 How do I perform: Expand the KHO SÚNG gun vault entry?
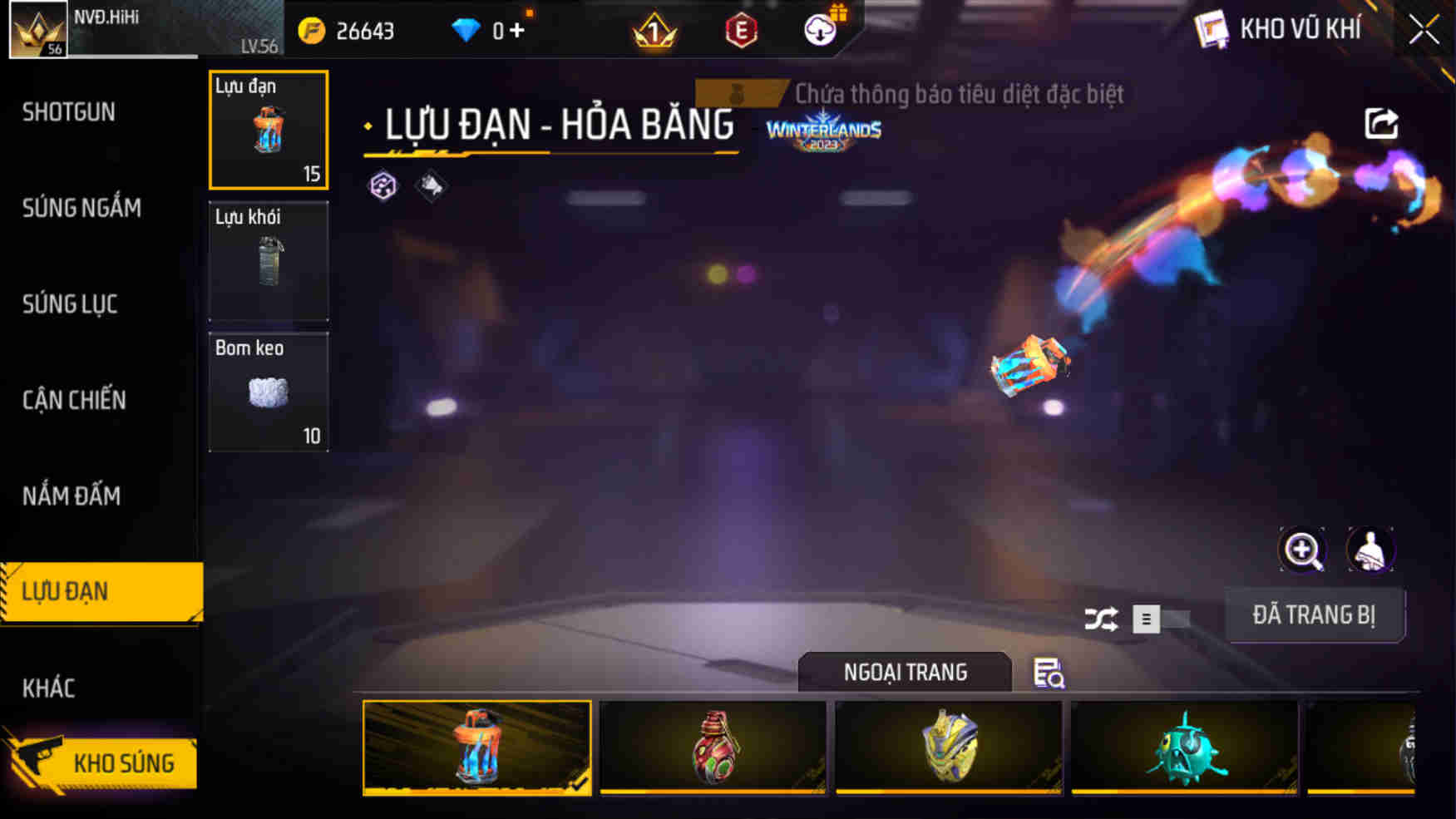pyautogui.click(x=125, y=762)
